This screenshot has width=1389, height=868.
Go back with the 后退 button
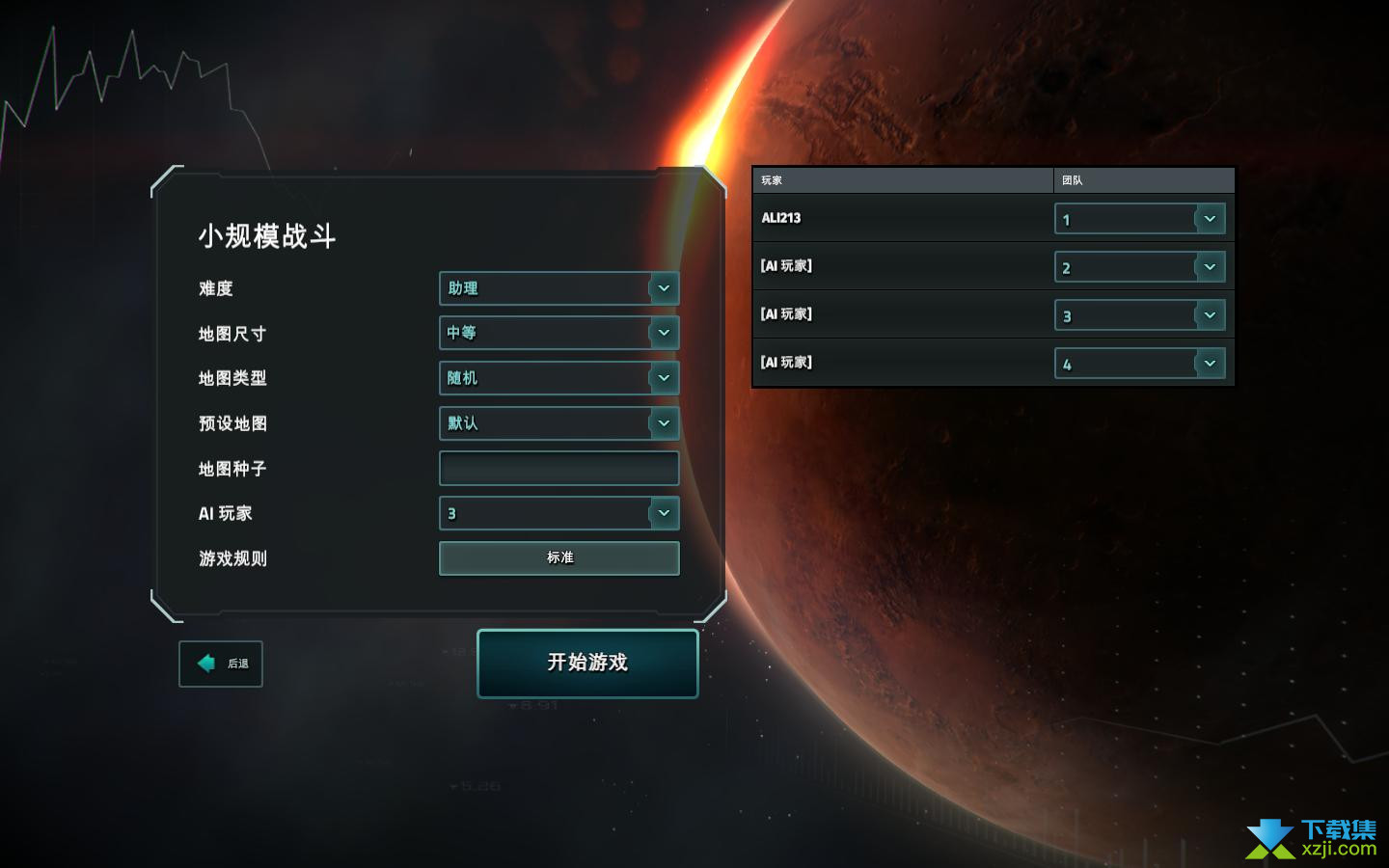tap(221, 664)
